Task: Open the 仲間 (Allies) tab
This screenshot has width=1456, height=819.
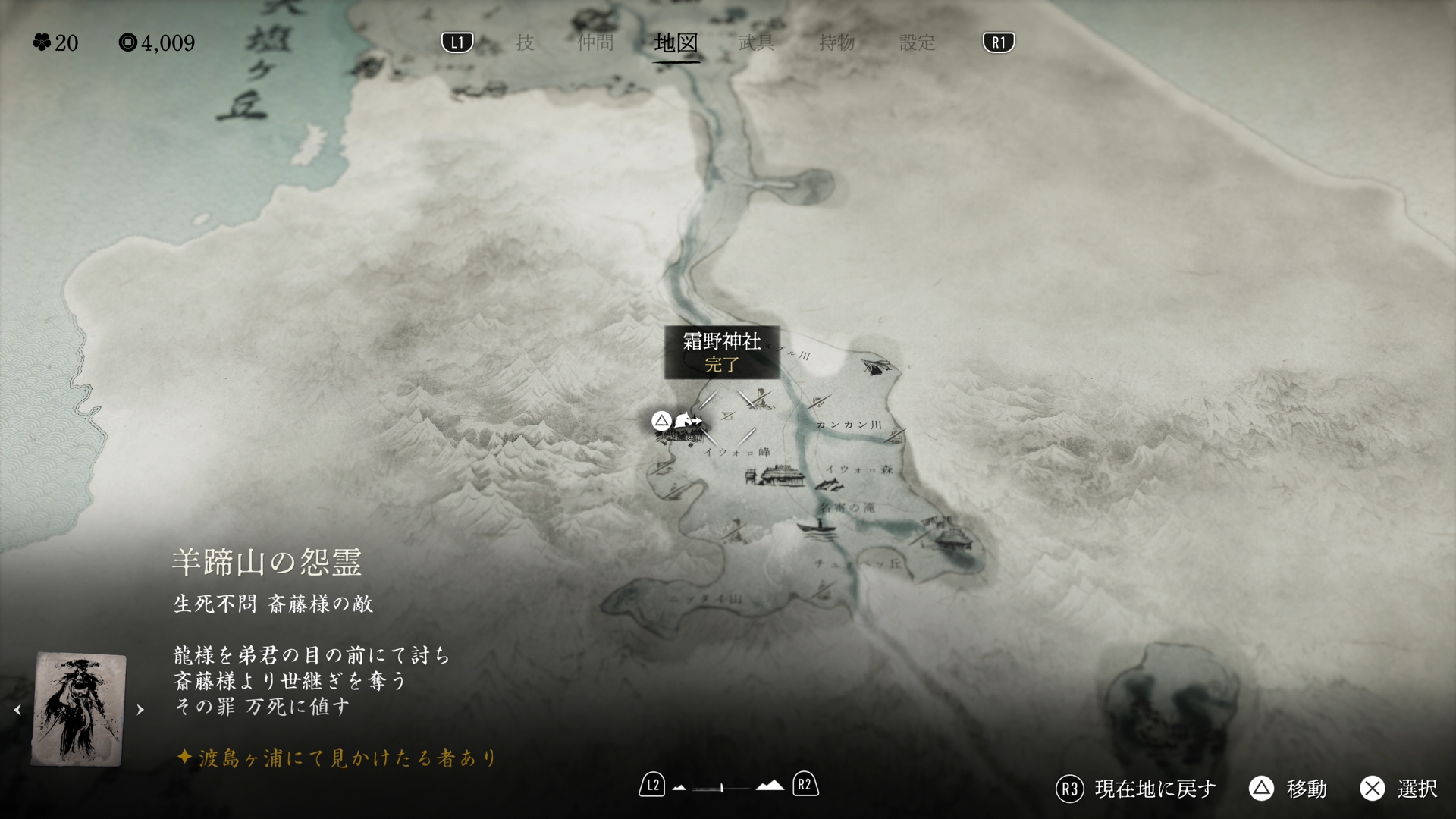Action: click(595, 42)
